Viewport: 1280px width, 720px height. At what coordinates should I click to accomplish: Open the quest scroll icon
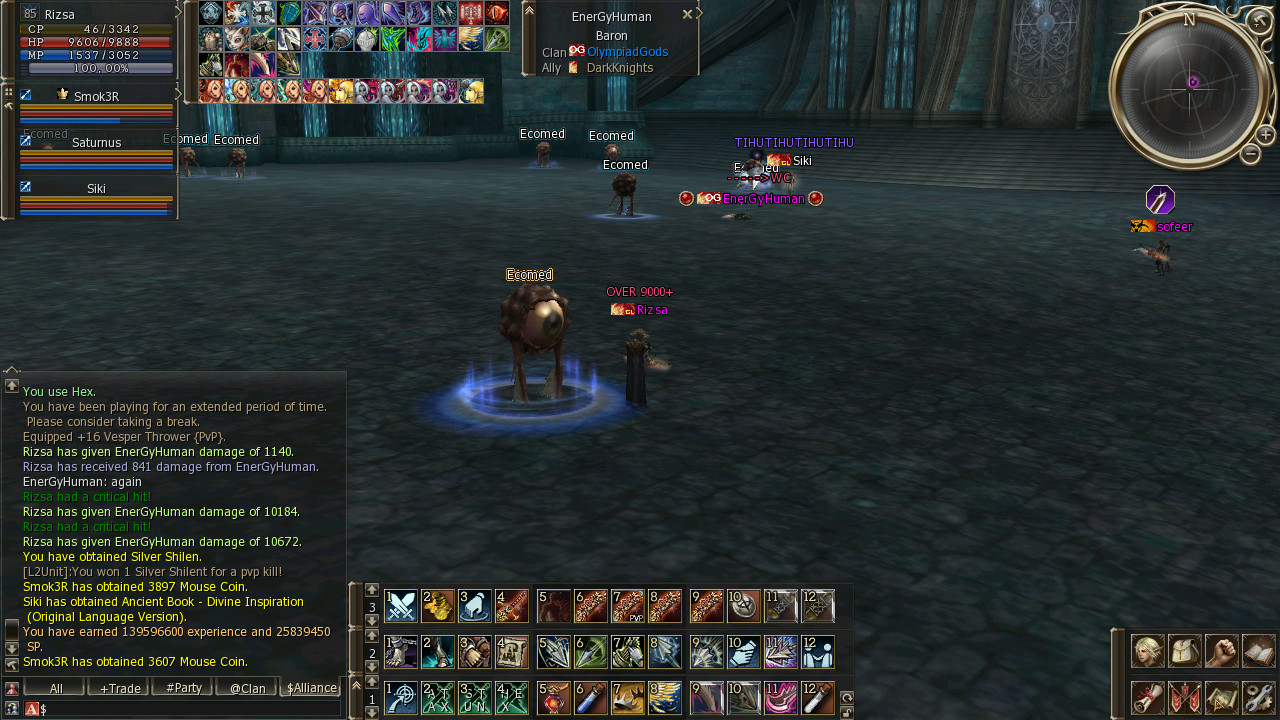[x=1147, y=697]
